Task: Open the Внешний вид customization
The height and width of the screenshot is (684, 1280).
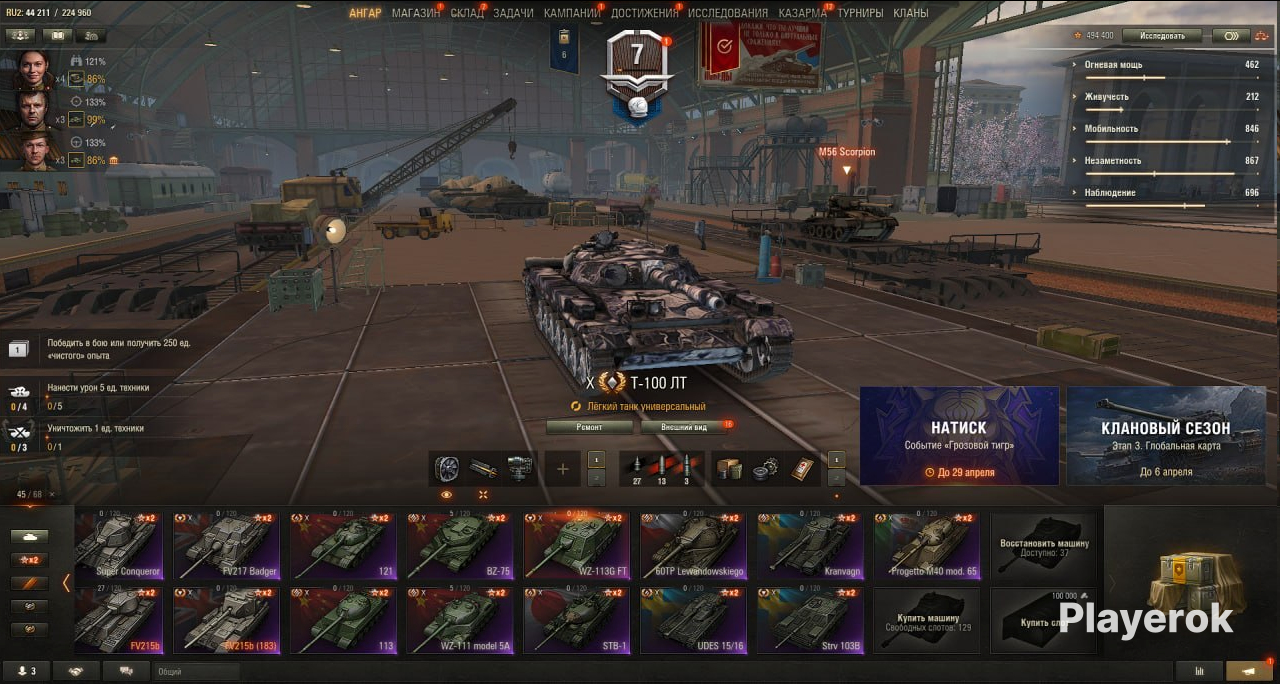Action: pyautogui.click(x=687, y=427)
